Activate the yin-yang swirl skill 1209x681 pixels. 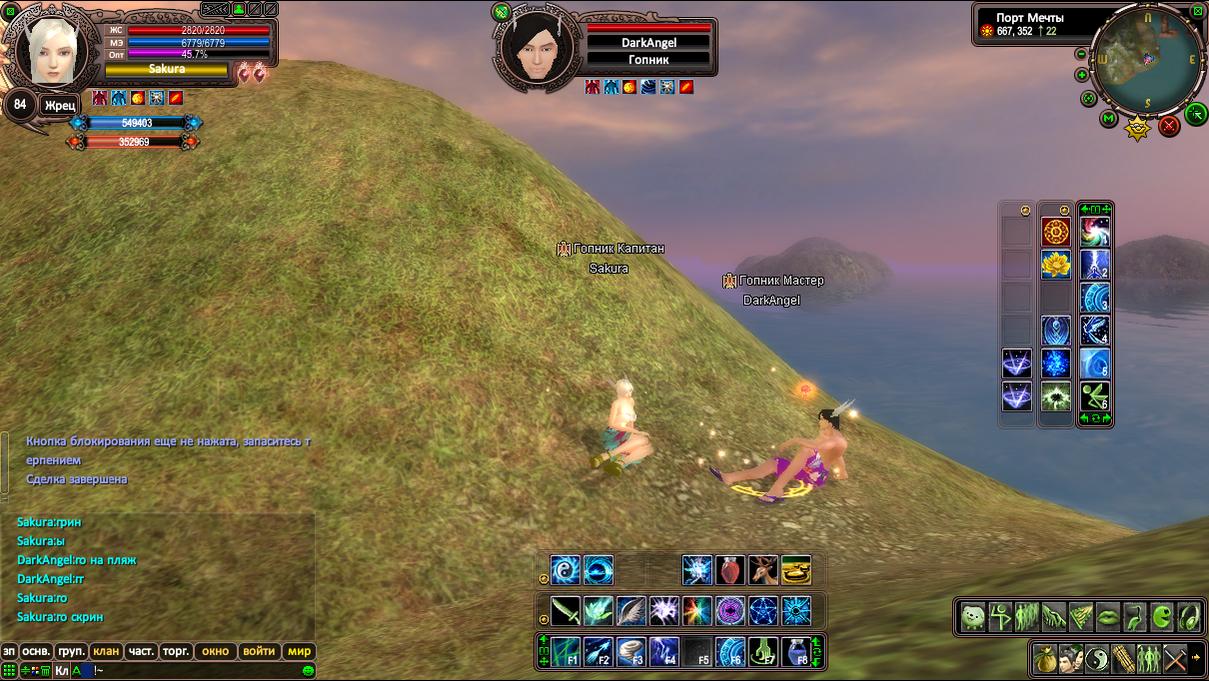[565, 570]
